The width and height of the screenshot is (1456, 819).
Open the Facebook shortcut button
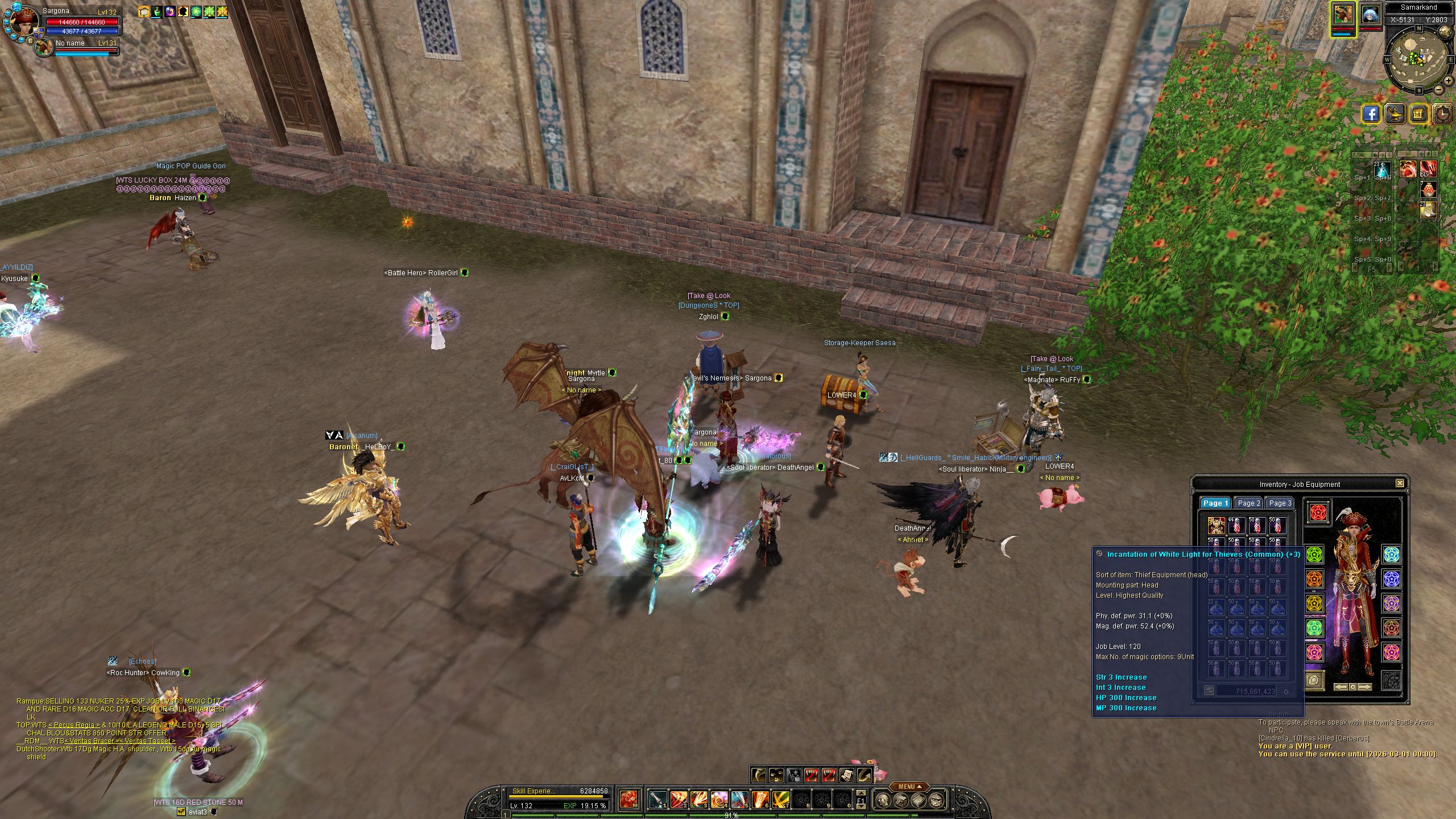pos(1372,114)
